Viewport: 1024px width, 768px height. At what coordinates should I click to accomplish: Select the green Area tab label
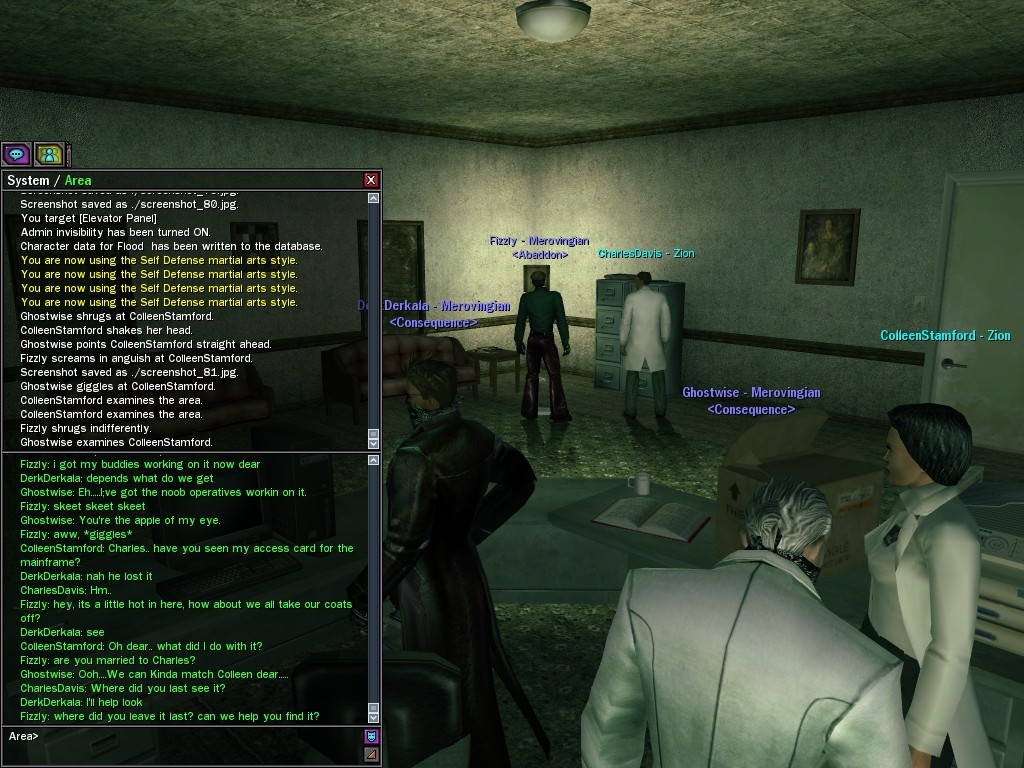pos(78,180)
